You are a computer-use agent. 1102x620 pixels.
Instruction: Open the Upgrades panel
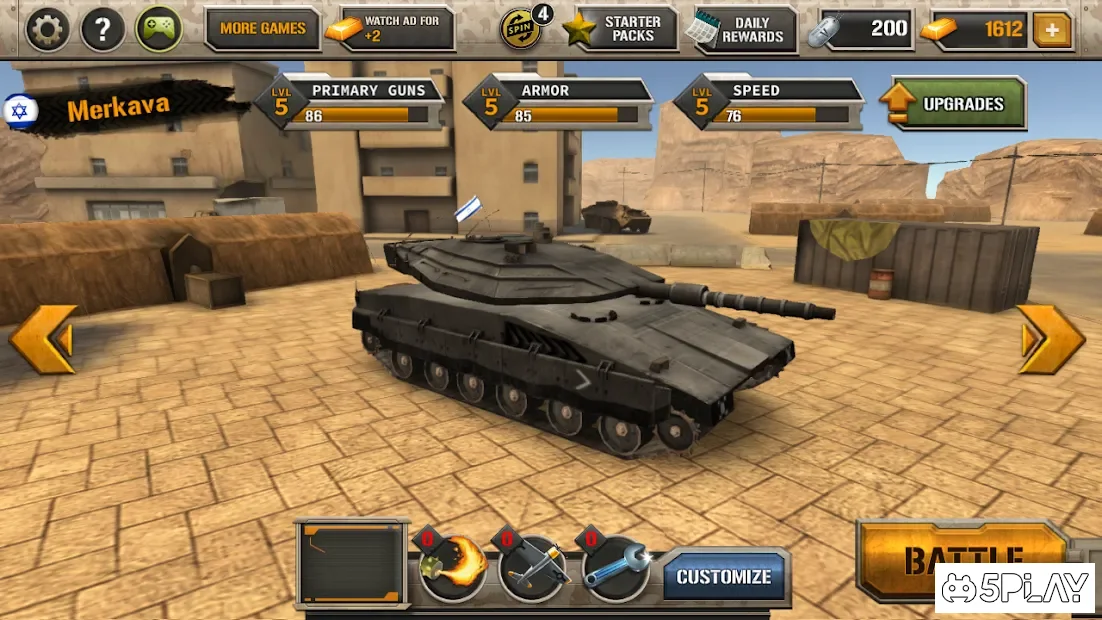tap(953, 104)
